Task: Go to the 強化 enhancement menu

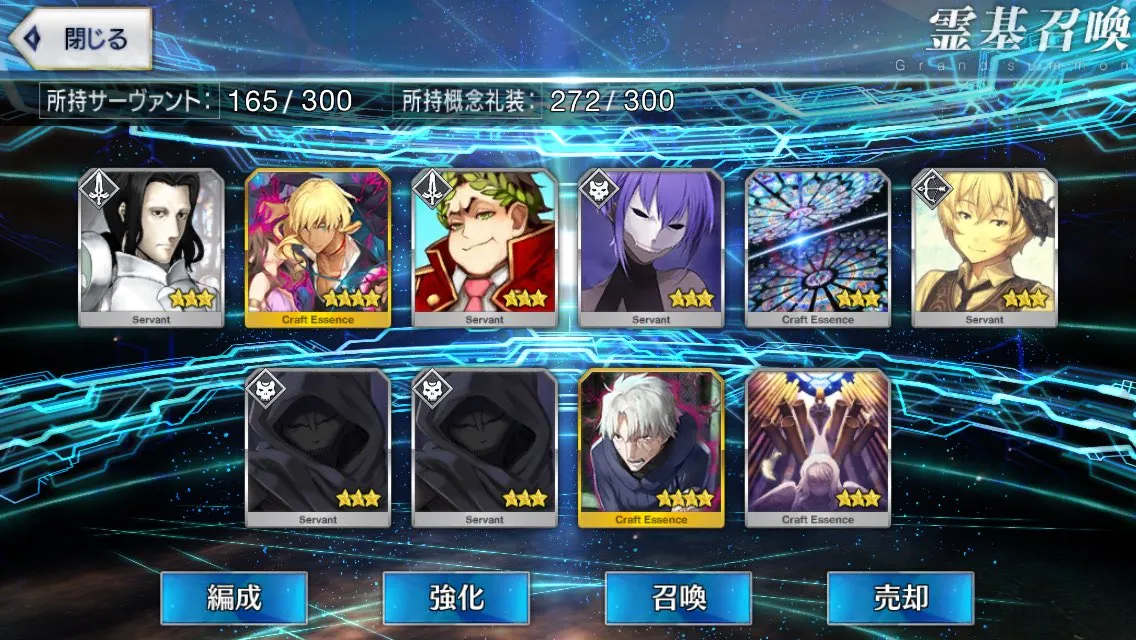Action: [x=456, y=598]
